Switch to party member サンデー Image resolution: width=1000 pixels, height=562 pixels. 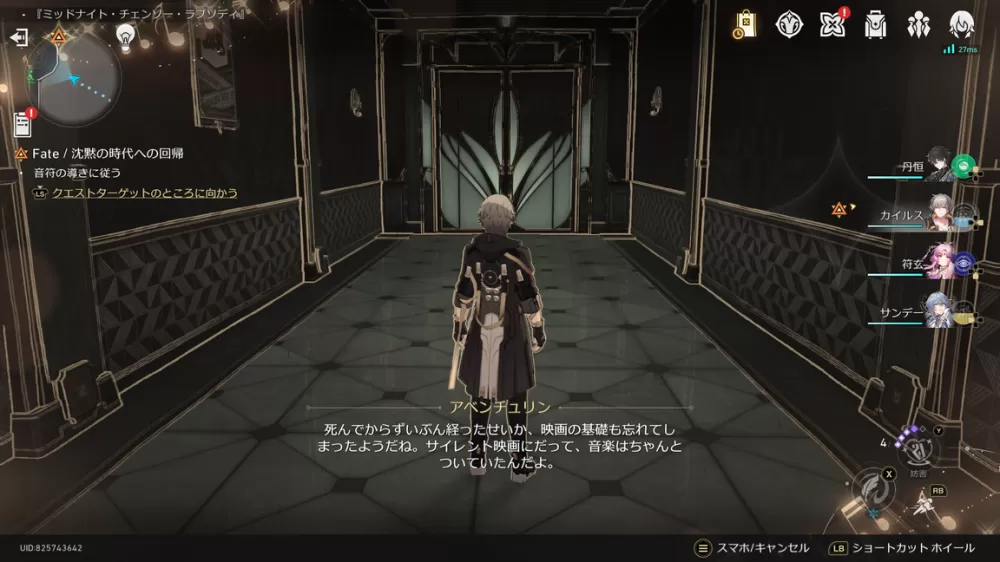(x=938, y=310)
